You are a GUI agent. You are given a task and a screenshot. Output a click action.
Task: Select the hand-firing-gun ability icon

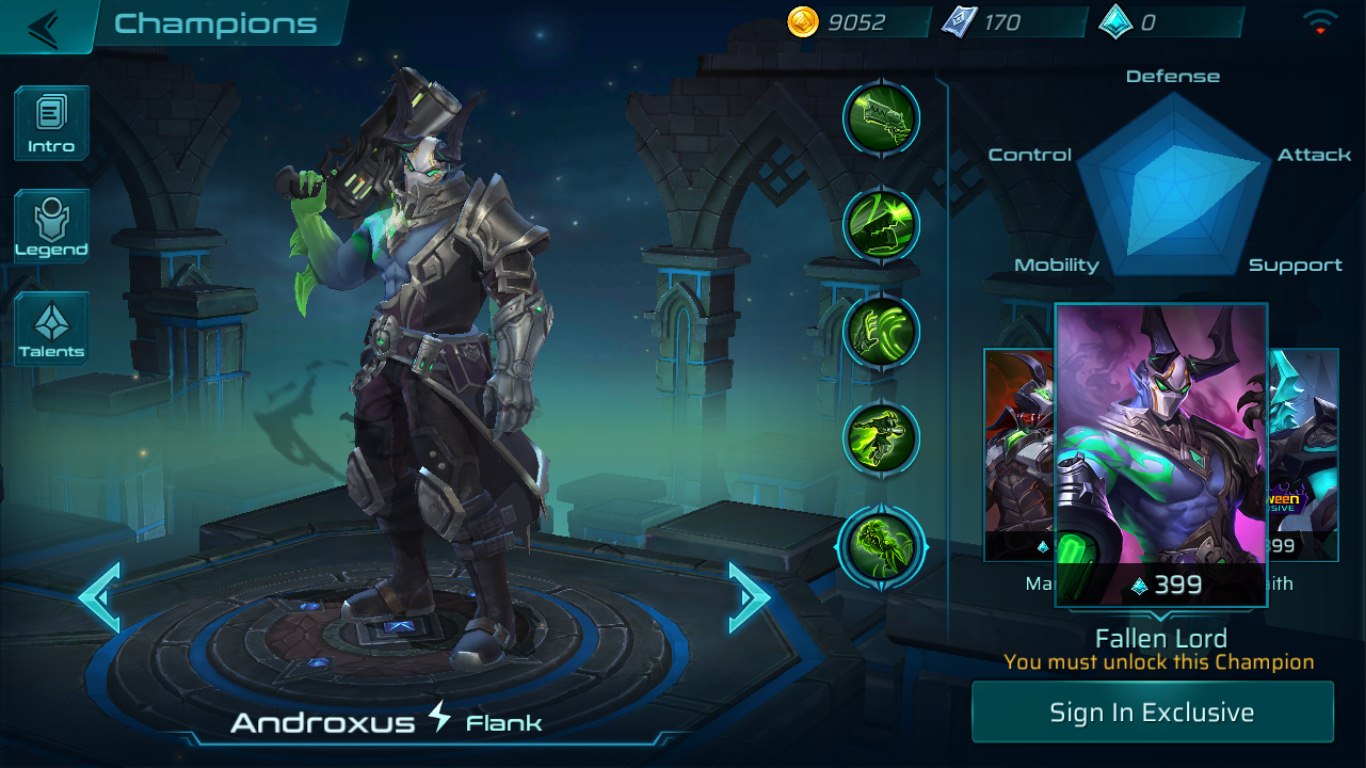tap(881, 223)
